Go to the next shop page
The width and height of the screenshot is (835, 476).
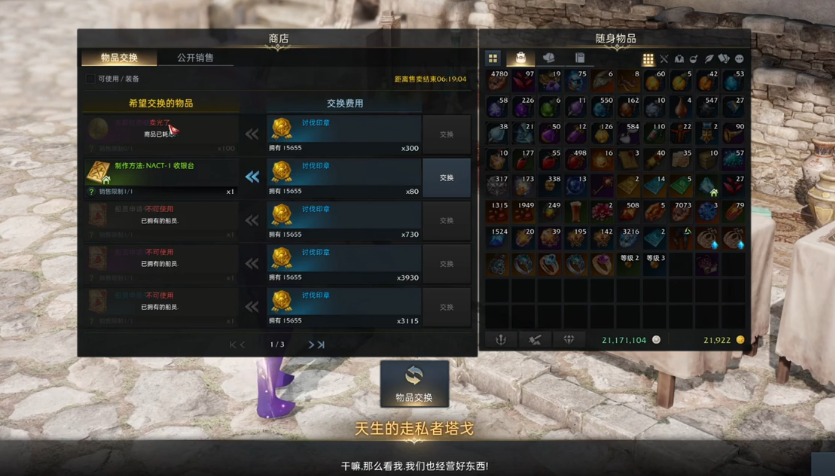pos(316,345)
